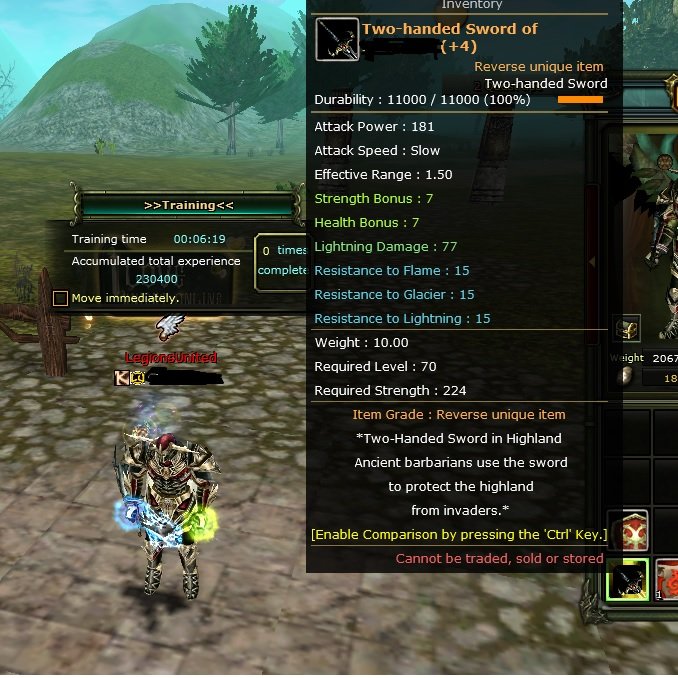The height and width of the screenshot is (678, 678).
Task: Tick the Move immediately checkbox
Action: tap(61, 298)
